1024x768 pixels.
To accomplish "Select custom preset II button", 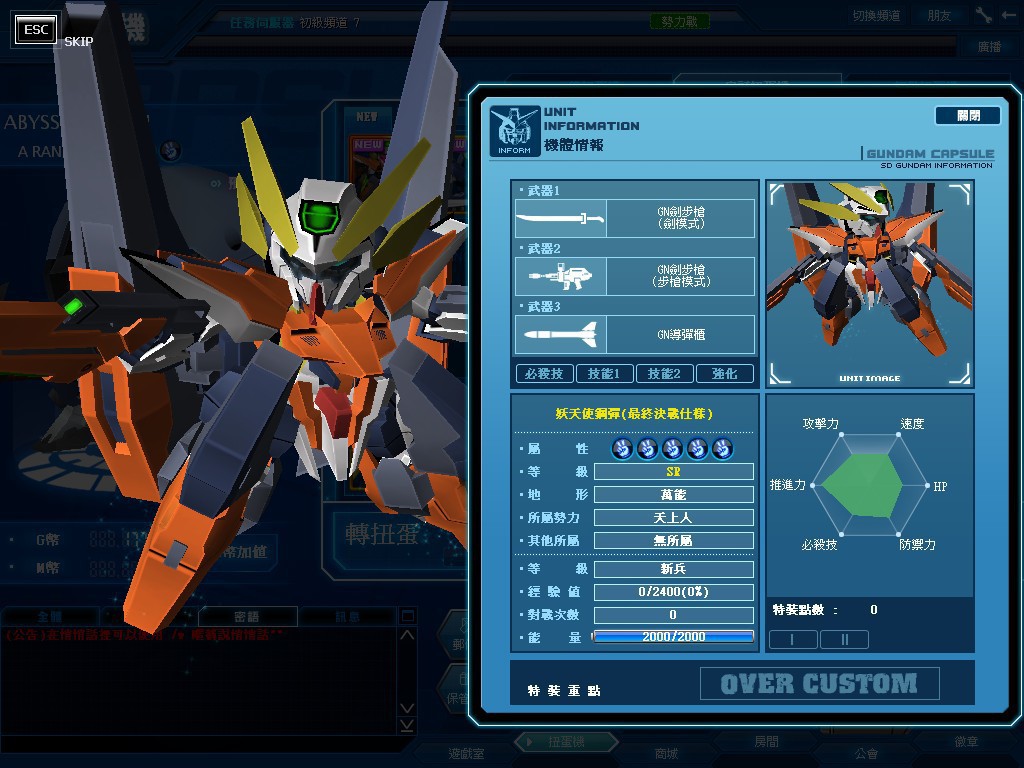I will [x=844, y=639].
